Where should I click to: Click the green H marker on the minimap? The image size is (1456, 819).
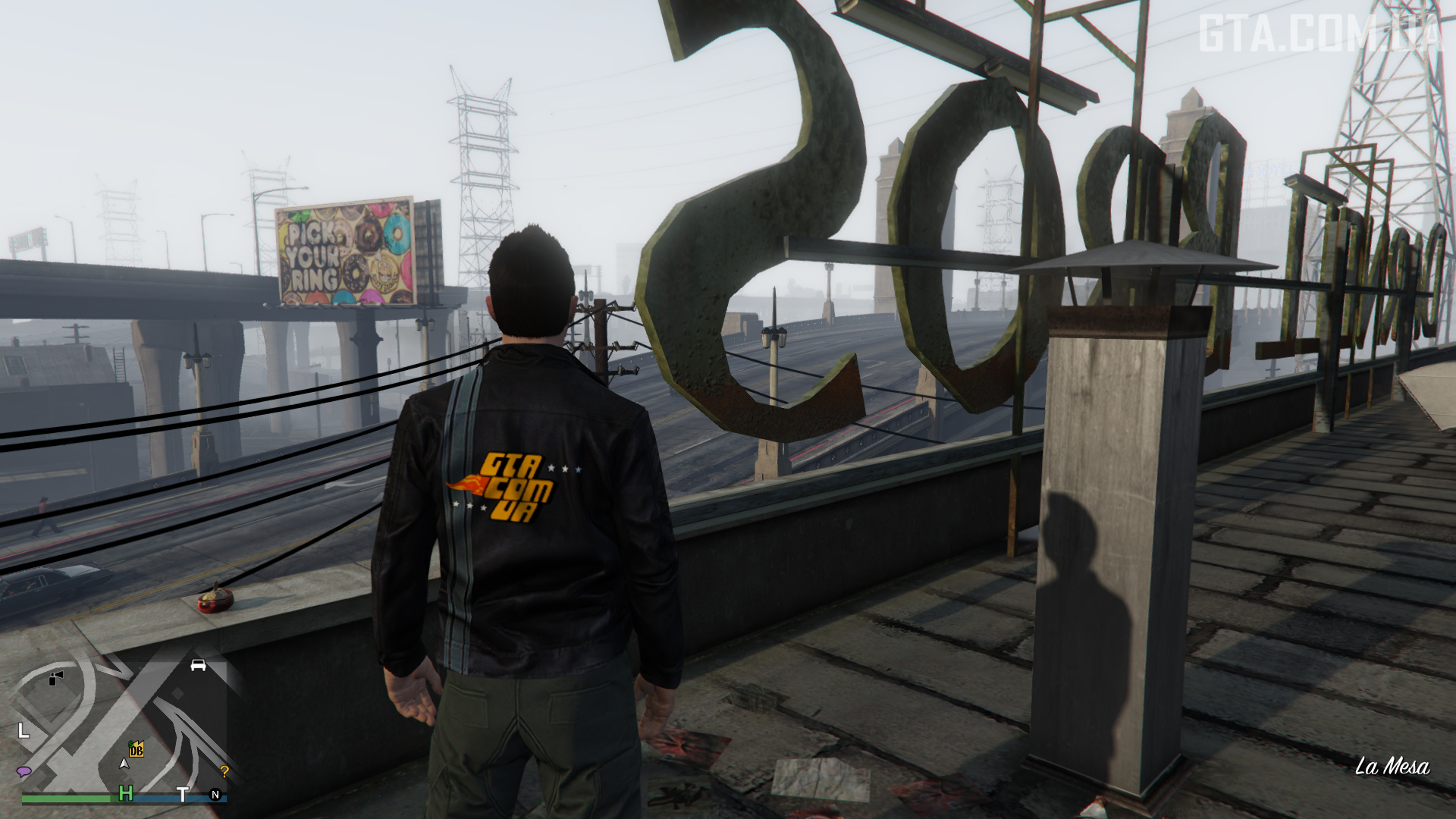tap(126, 793)
